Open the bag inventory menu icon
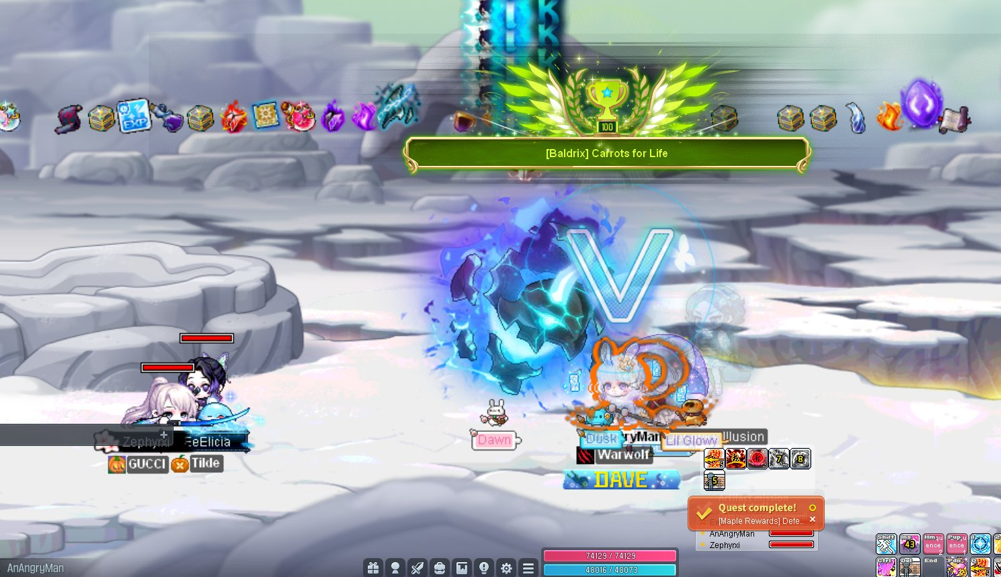The image size is (1001, 577). (439, 568)
